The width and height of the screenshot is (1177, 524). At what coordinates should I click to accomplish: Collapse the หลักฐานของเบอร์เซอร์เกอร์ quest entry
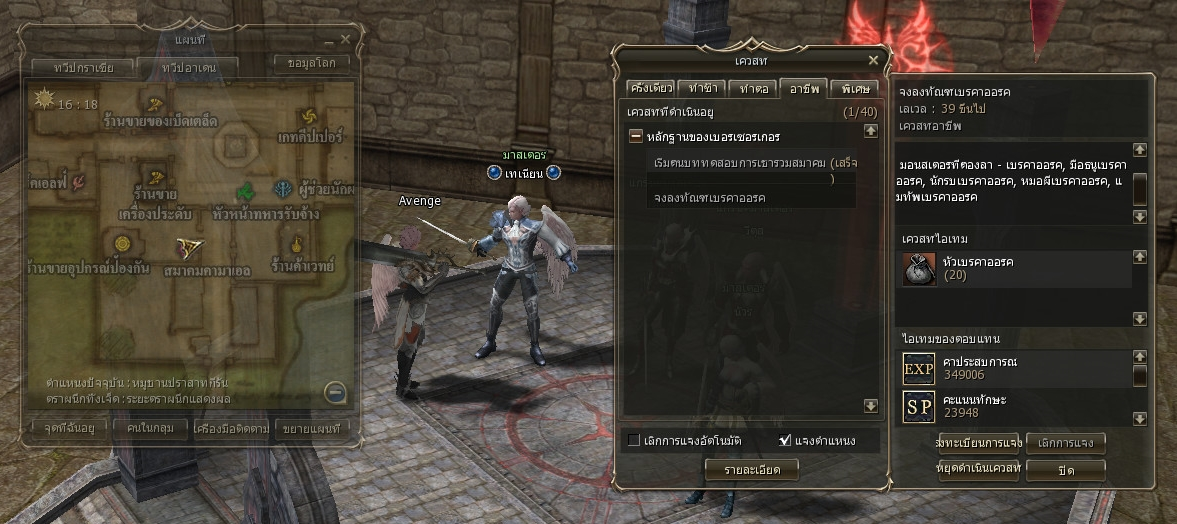[635, 136]
